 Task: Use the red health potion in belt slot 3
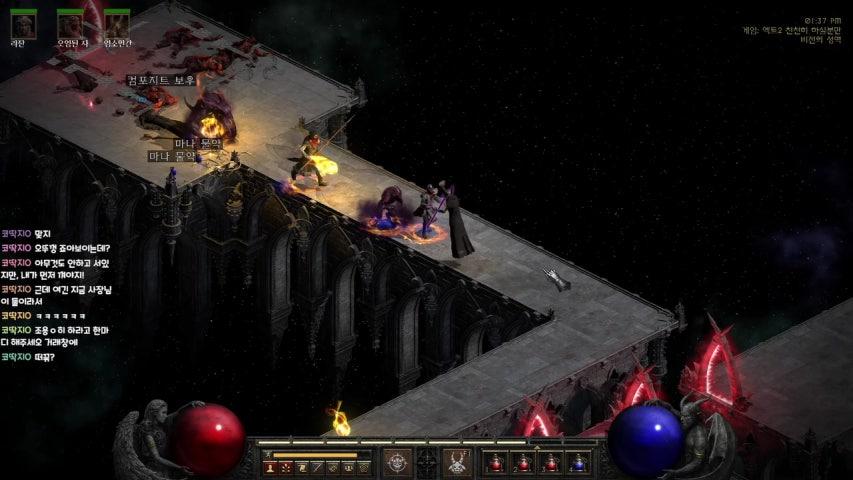point(550,463)
